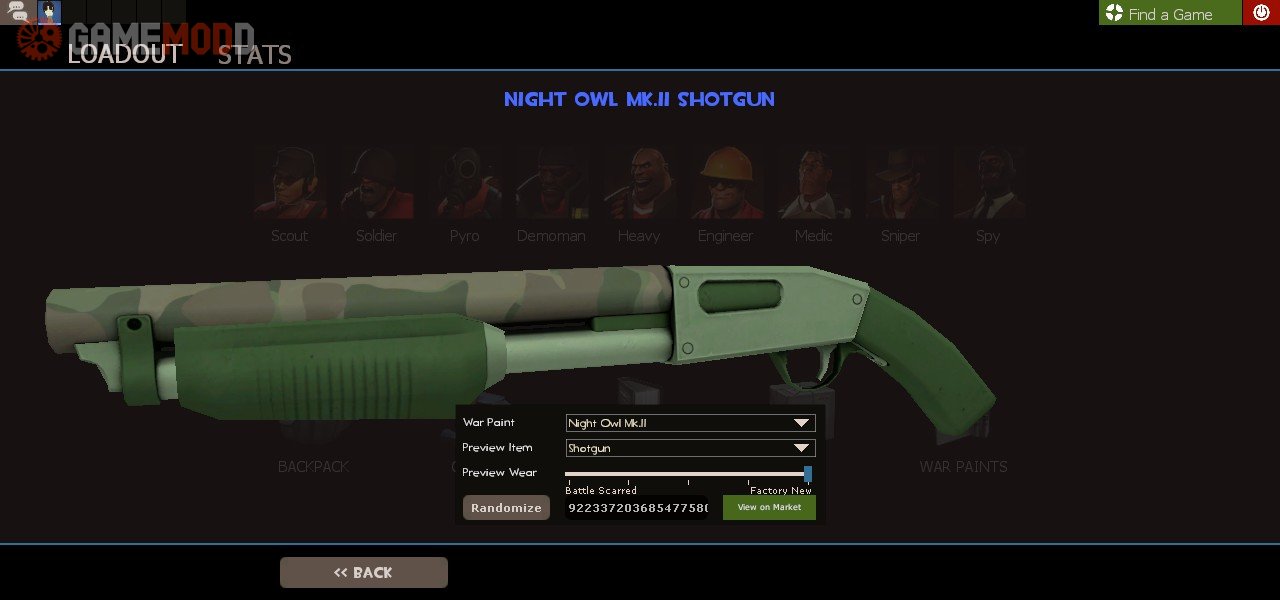Click Find a Game button

(x=1169, y=13)
